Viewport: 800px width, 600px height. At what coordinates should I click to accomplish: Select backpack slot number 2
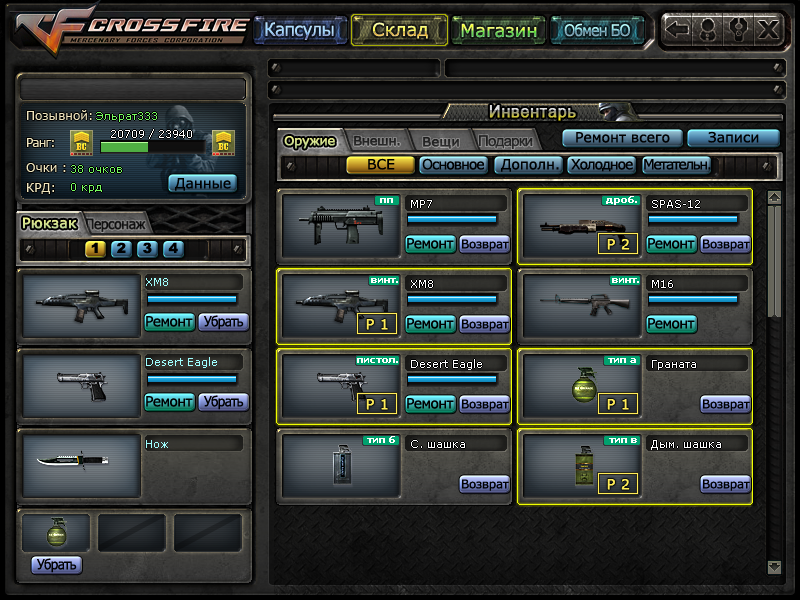coord(121,249)
